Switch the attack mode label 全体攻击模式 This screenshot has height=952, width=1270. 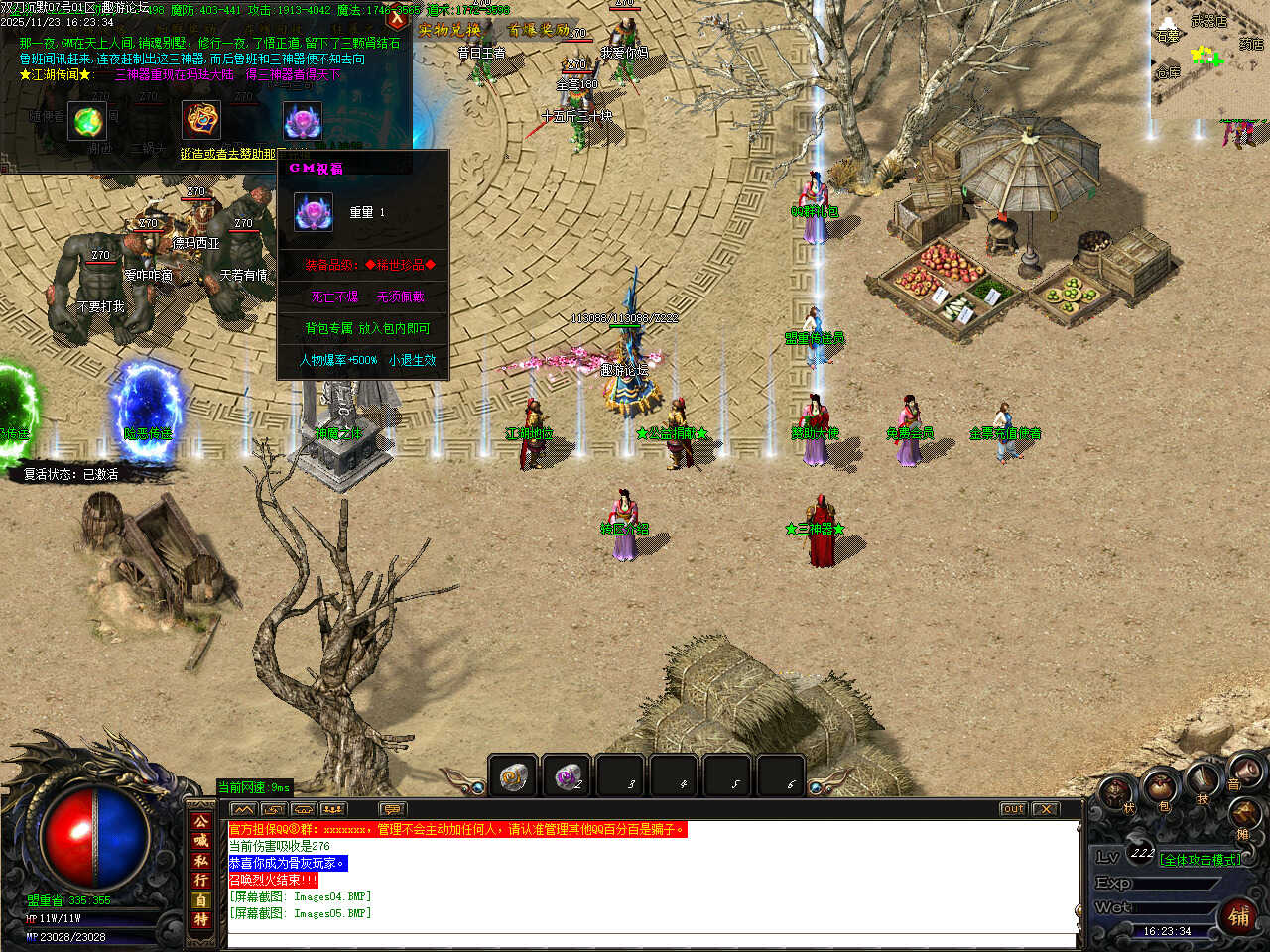tap(1200, 860)
